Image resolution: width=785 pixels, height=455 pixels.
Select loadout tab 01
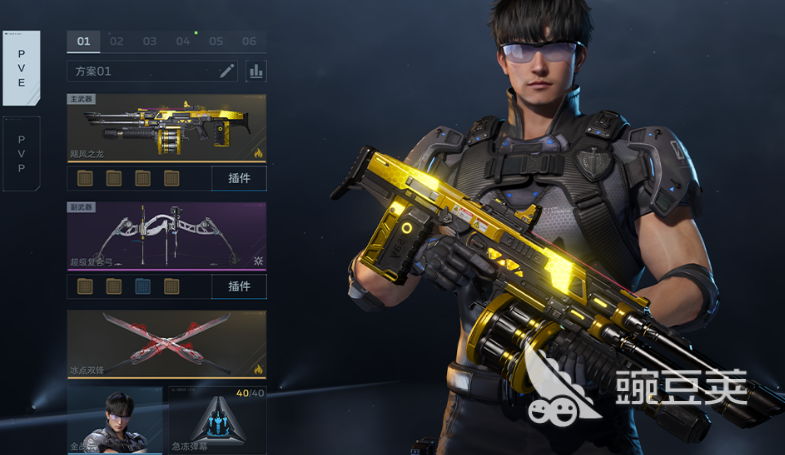[x=84, y=42]
